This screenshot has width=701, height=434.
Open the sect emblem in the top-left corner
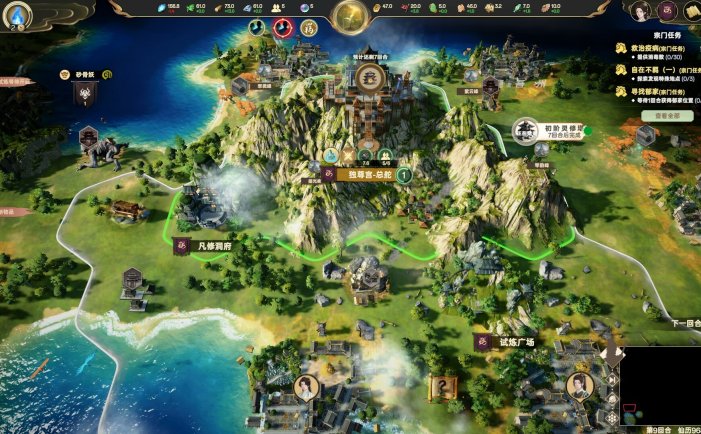pos(20,14)
